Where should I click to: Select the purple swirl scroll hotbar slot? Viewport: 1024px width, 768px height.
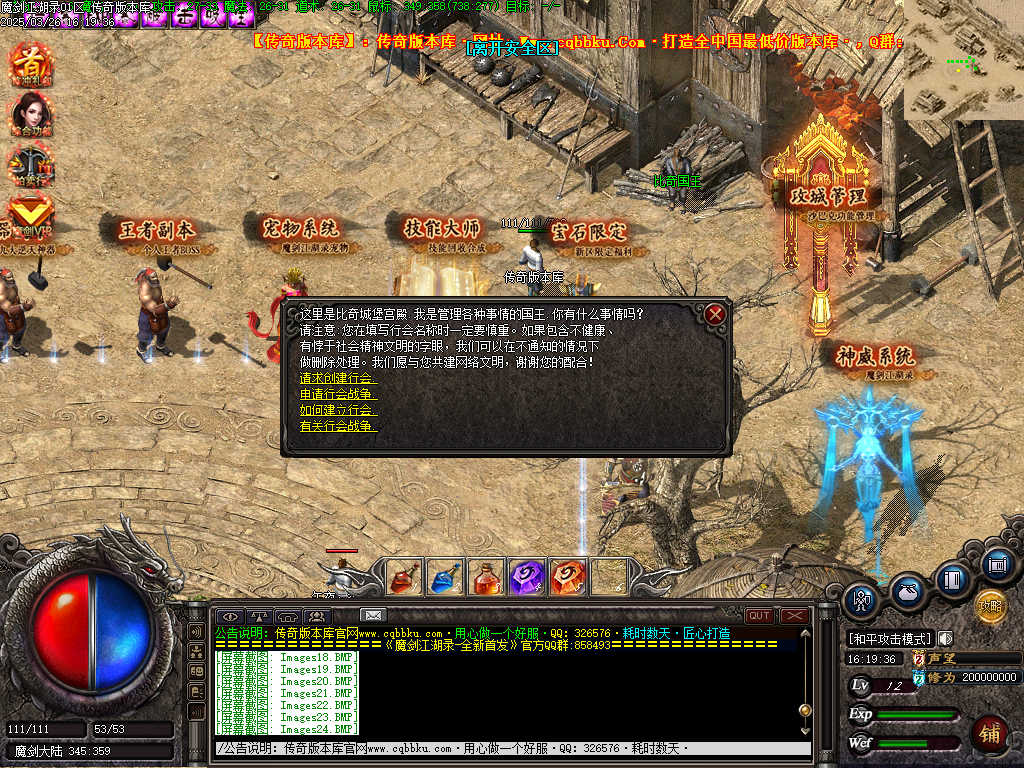pos(527,577)
